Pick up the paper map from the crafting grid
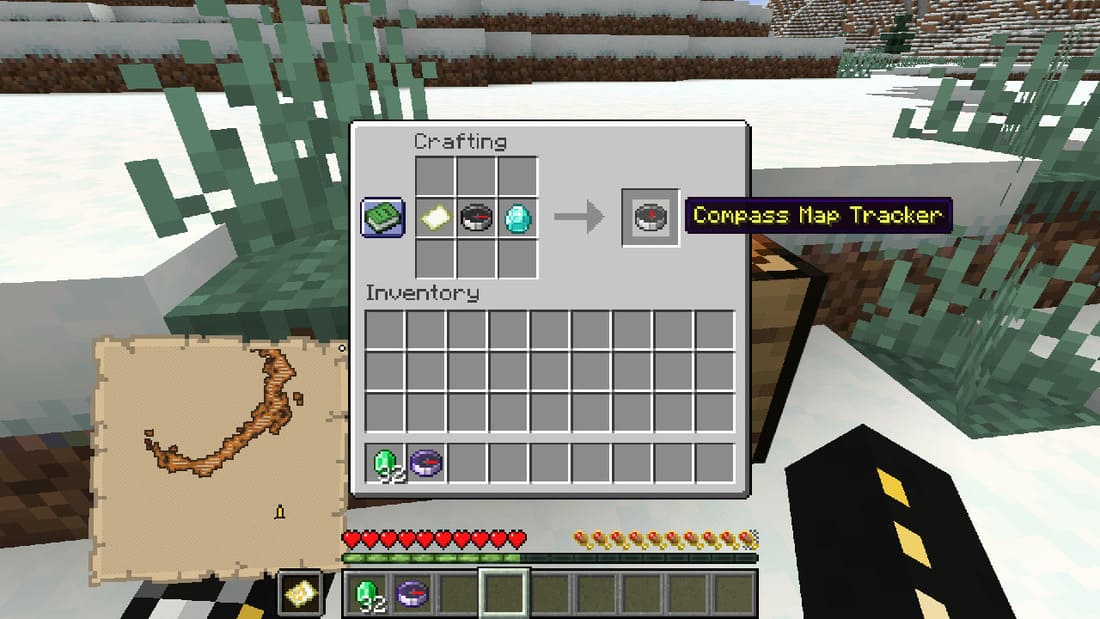 tap(435, 217)
